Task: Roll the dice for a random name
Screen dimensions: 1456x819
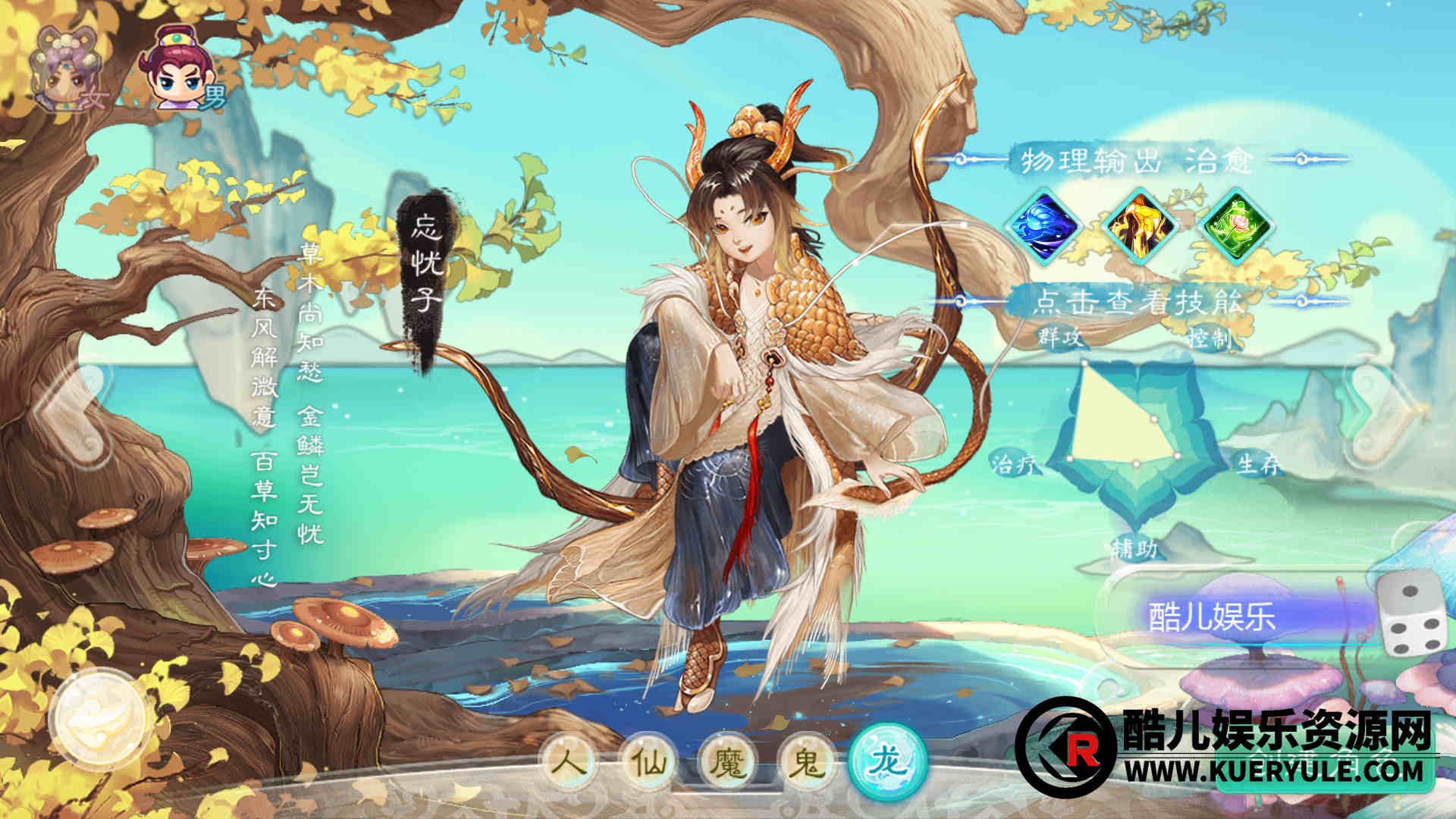Action: 1412,614
